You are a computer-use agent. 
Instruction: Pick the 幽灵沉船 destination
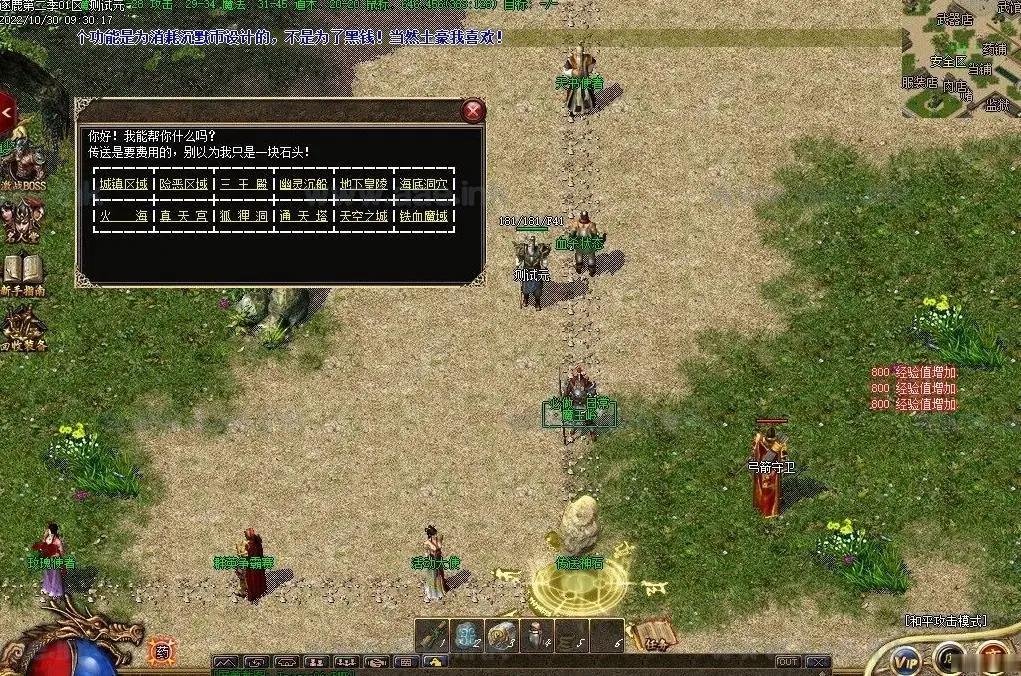click(x=304, y=184)
